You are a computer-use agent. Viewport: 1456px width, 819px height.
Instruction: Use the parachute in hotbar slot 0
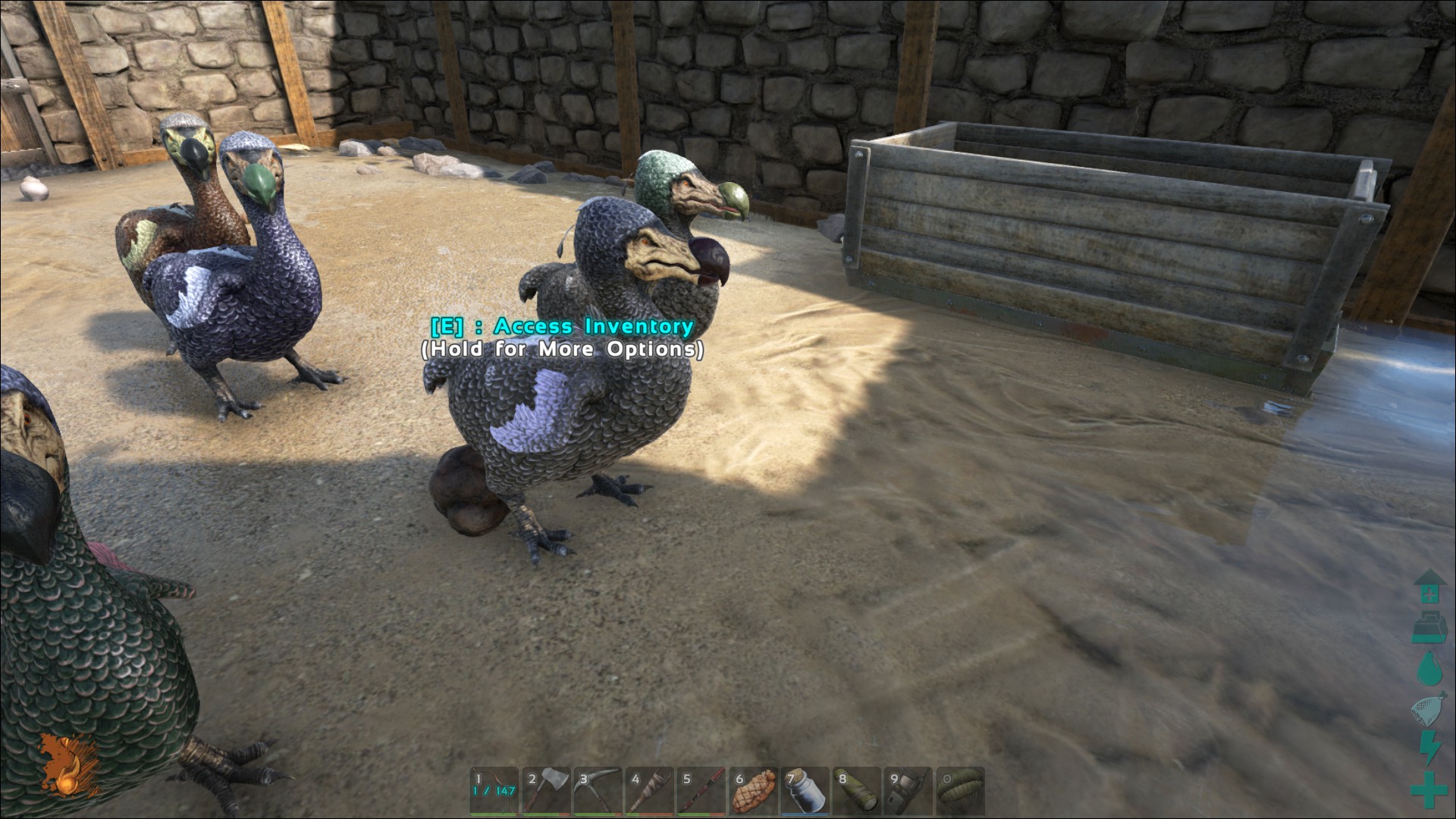959,791
